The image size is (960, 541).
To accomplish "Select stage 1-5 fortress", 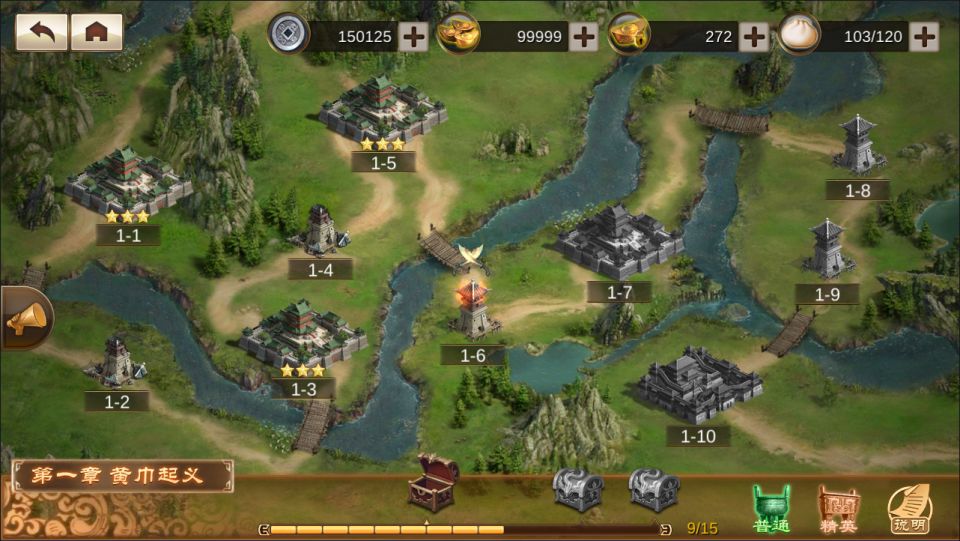I will pos(383,108).
